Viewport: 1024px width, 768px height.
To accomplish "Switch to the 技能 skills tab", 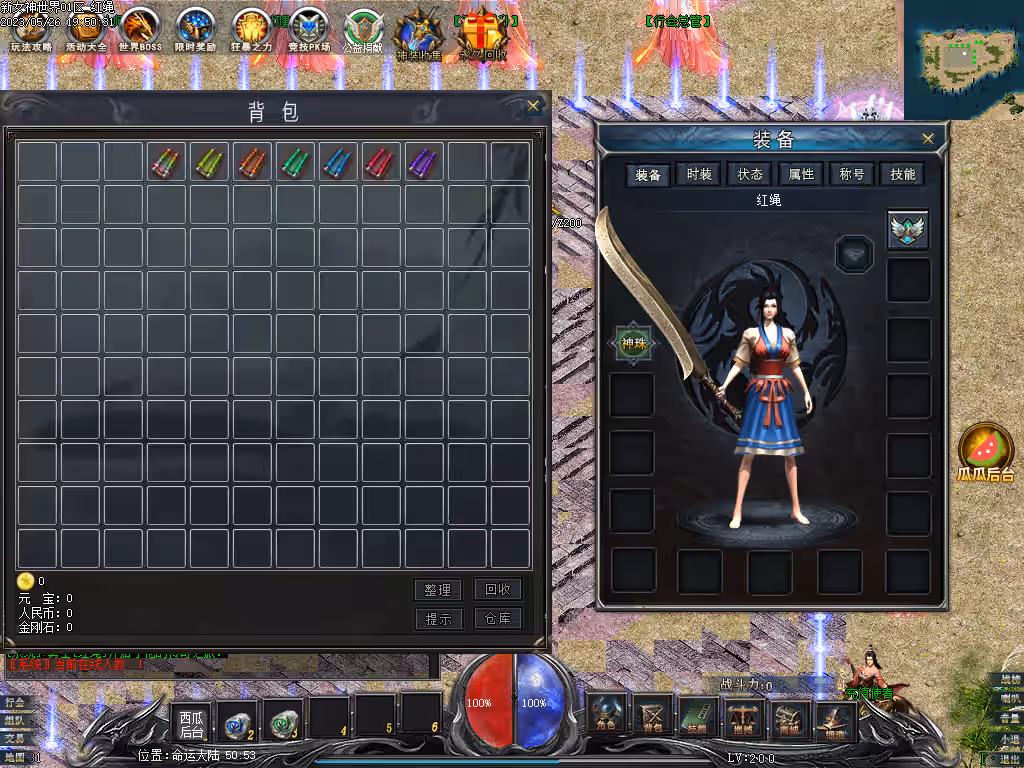I will click(903, 175).
